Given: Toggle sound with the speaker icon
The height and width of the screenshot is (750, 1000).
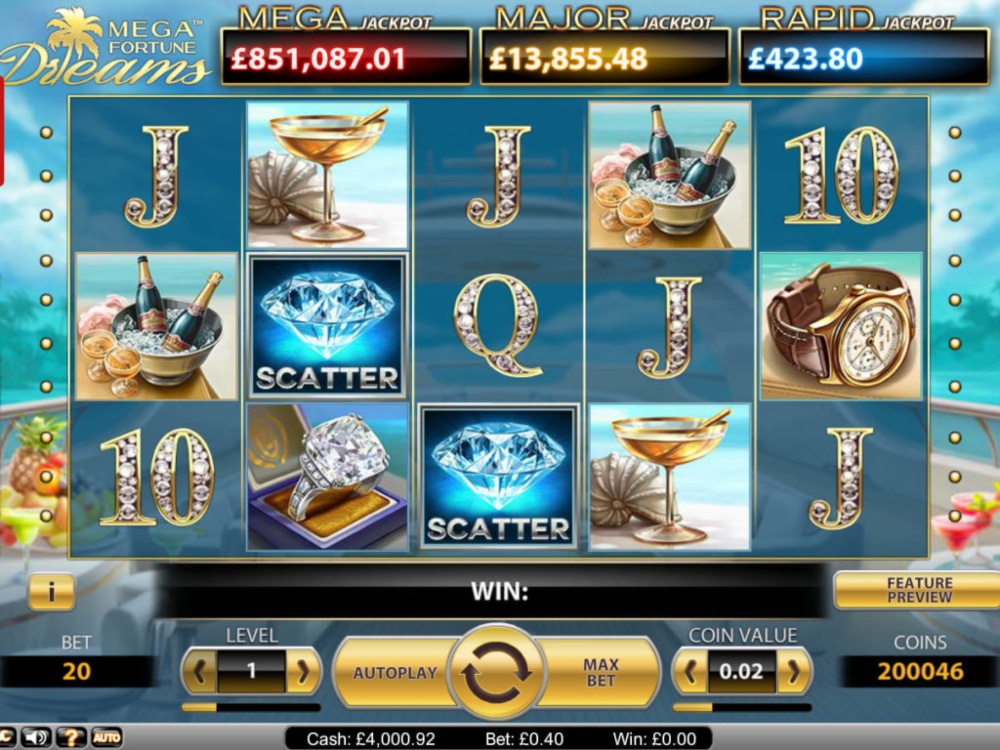Looking at the screenshot, I should [37, 738].
